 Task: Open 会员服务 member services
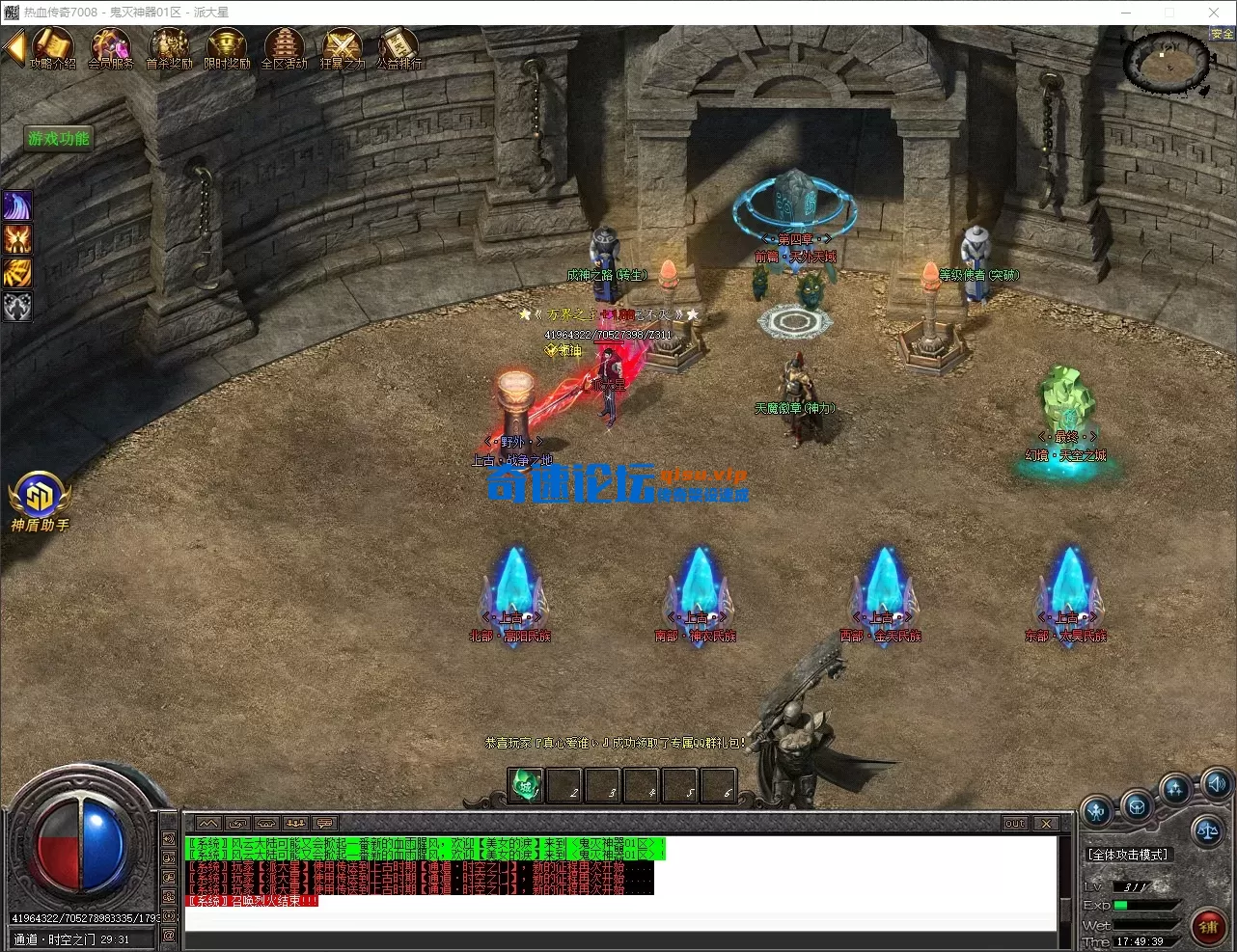tap(111, 46)
